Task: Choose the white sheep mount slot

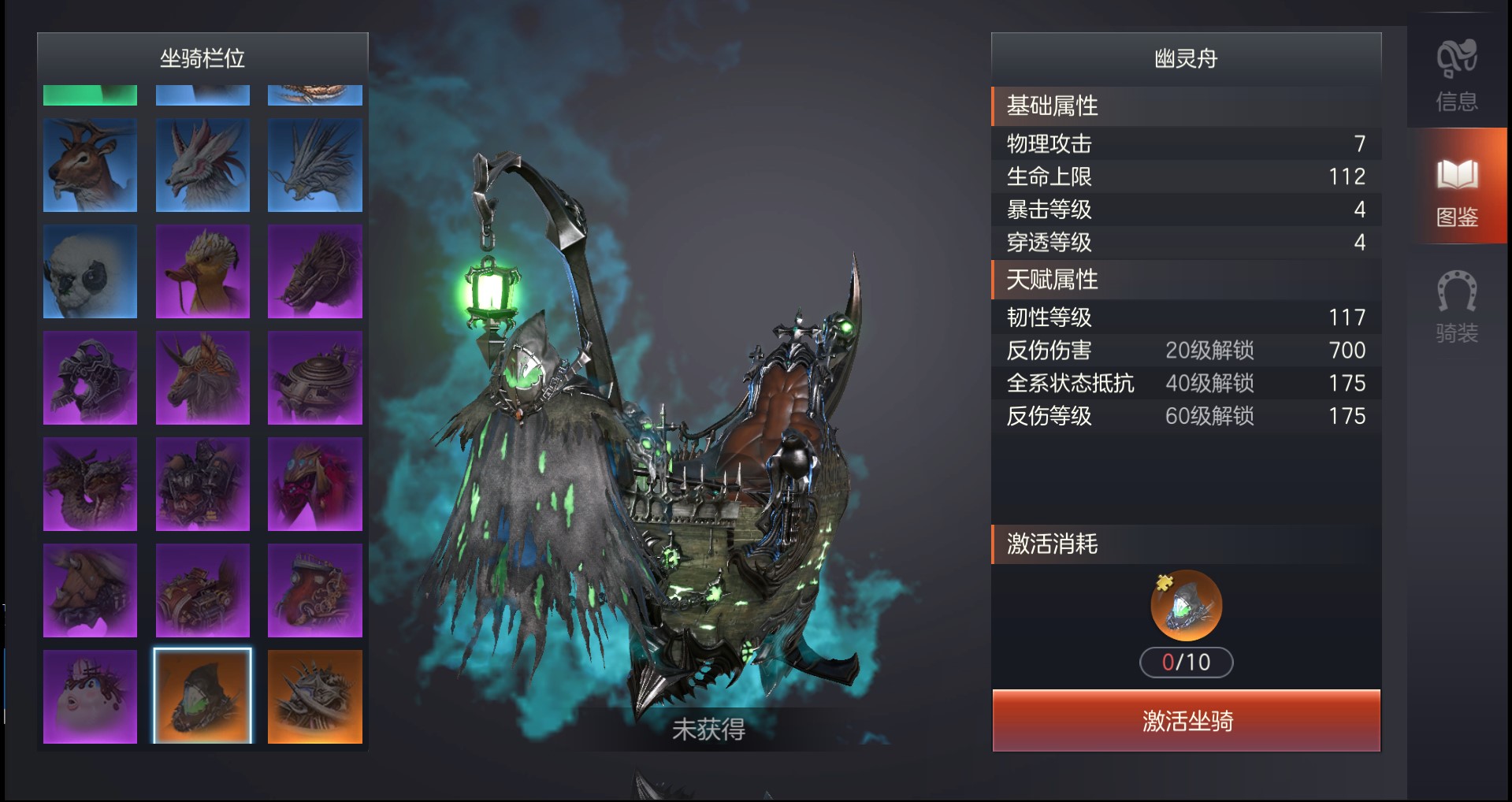Action: point(90,272)
